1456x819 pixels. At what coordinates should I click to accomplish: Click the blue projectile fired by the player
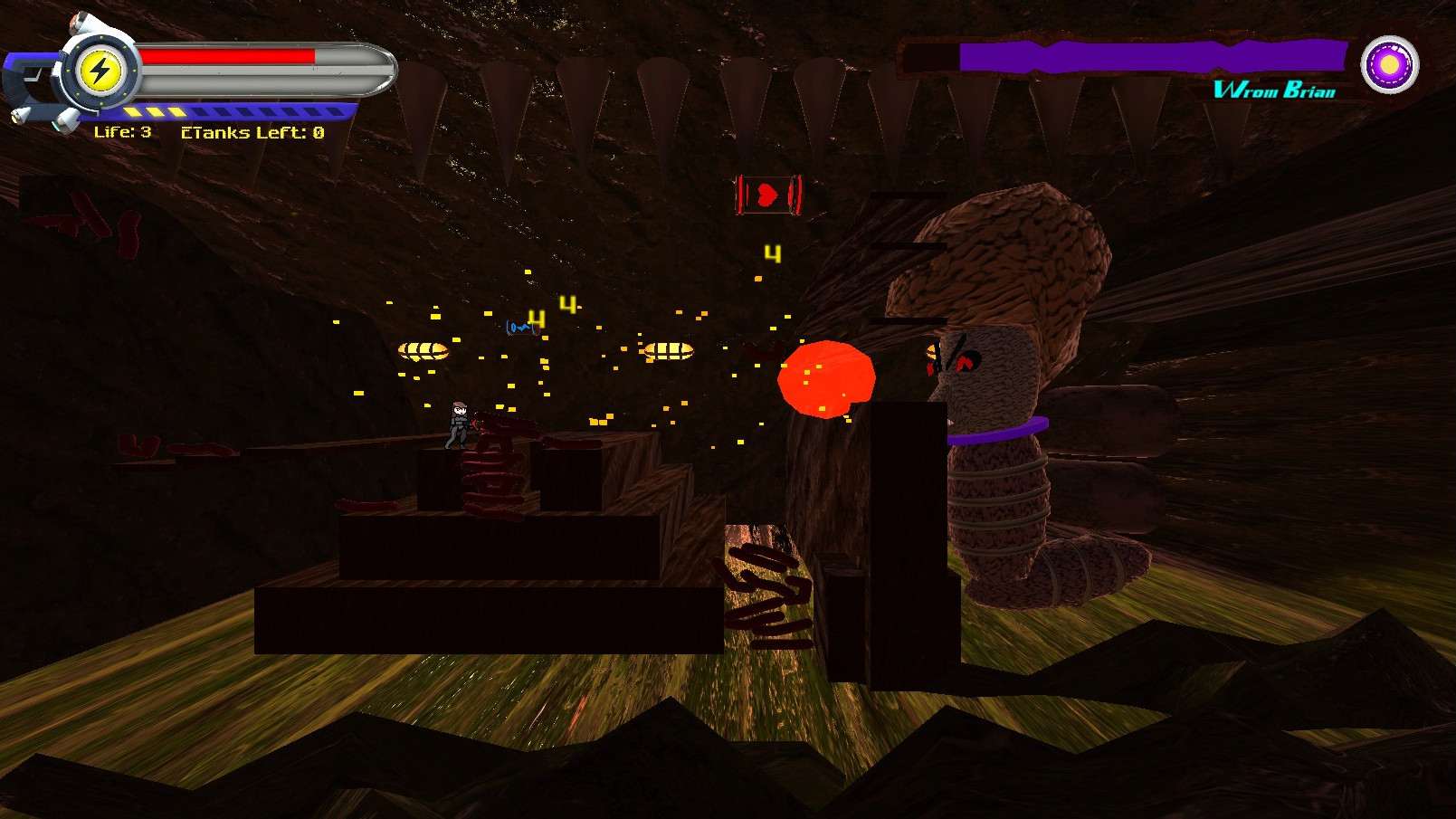520,326
